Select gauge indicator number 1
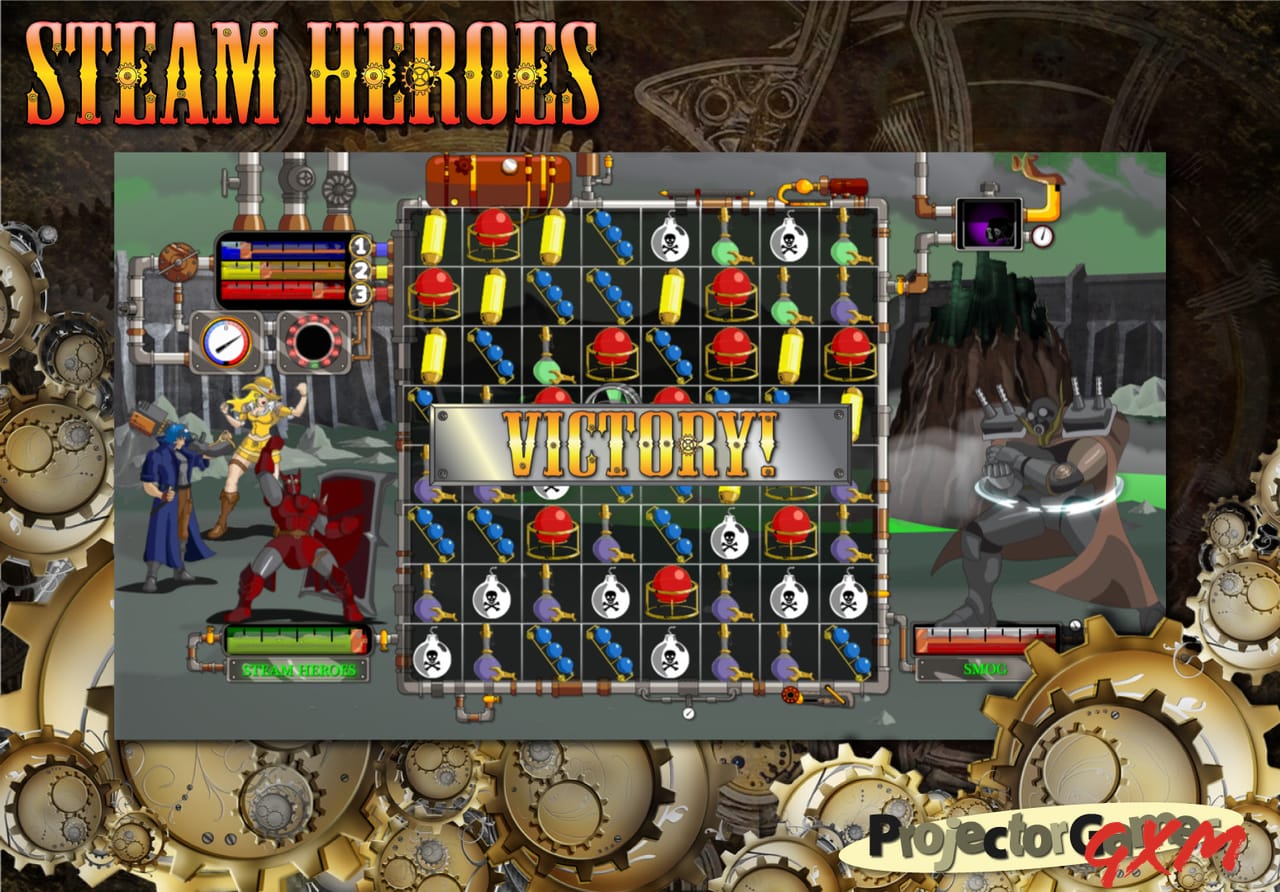 pos(361,246)
